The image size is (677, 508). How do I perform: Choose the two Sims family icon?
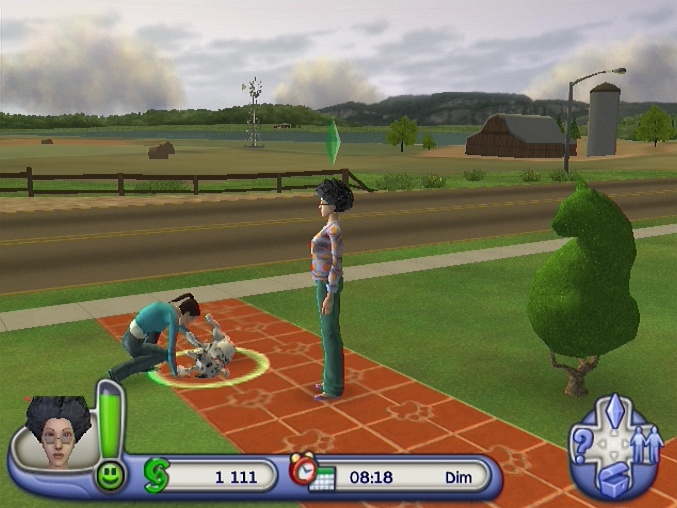coord(644,446)
